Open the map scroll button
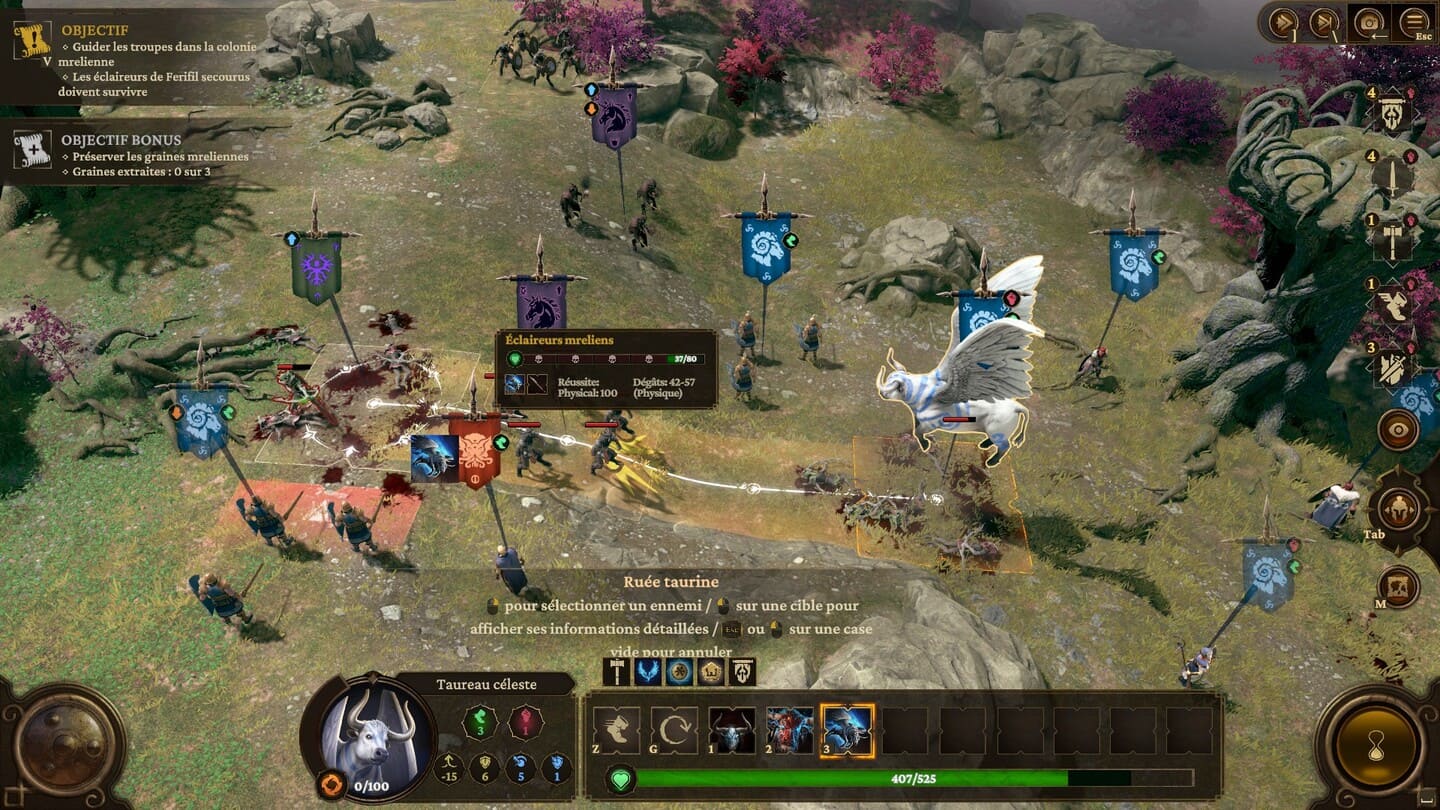 click(1397, 587)
